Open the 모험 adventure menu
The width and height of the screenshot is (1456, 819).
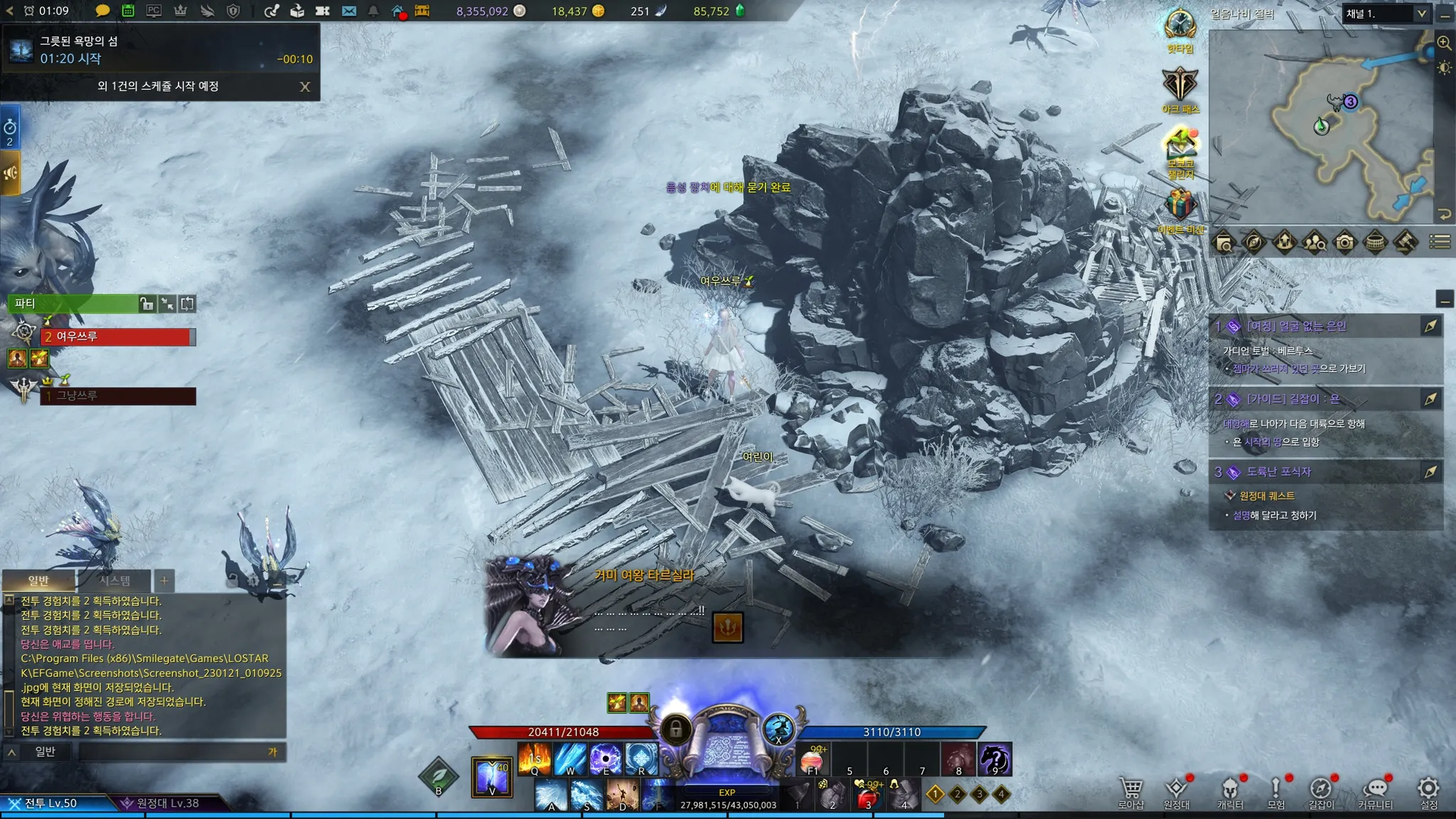[1275, 792]
